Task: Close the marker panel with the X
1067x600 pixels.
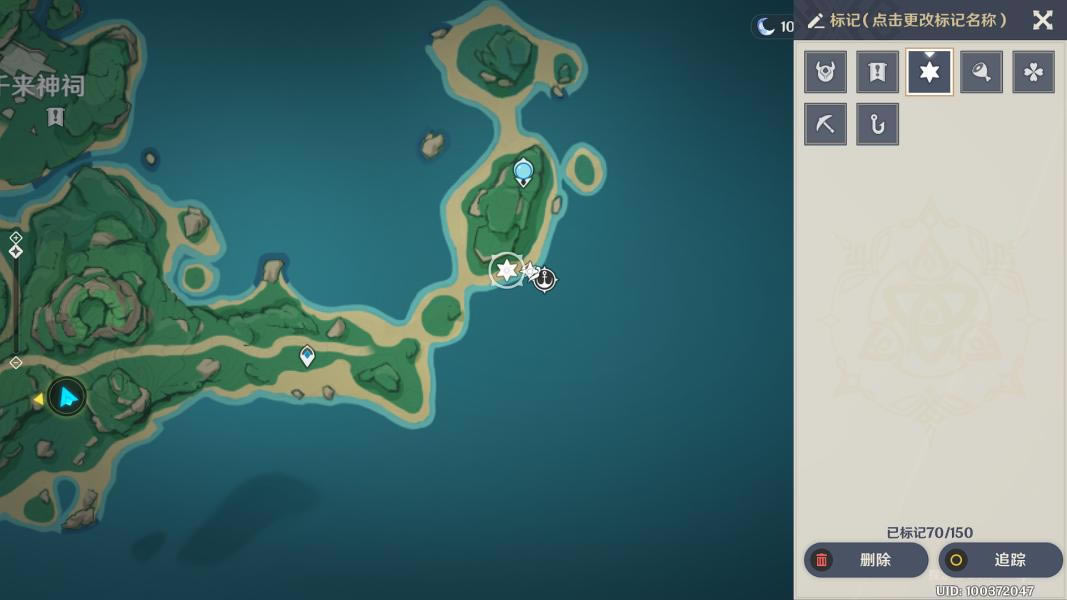Action: pyautogui.click(x=1042, y=20)
